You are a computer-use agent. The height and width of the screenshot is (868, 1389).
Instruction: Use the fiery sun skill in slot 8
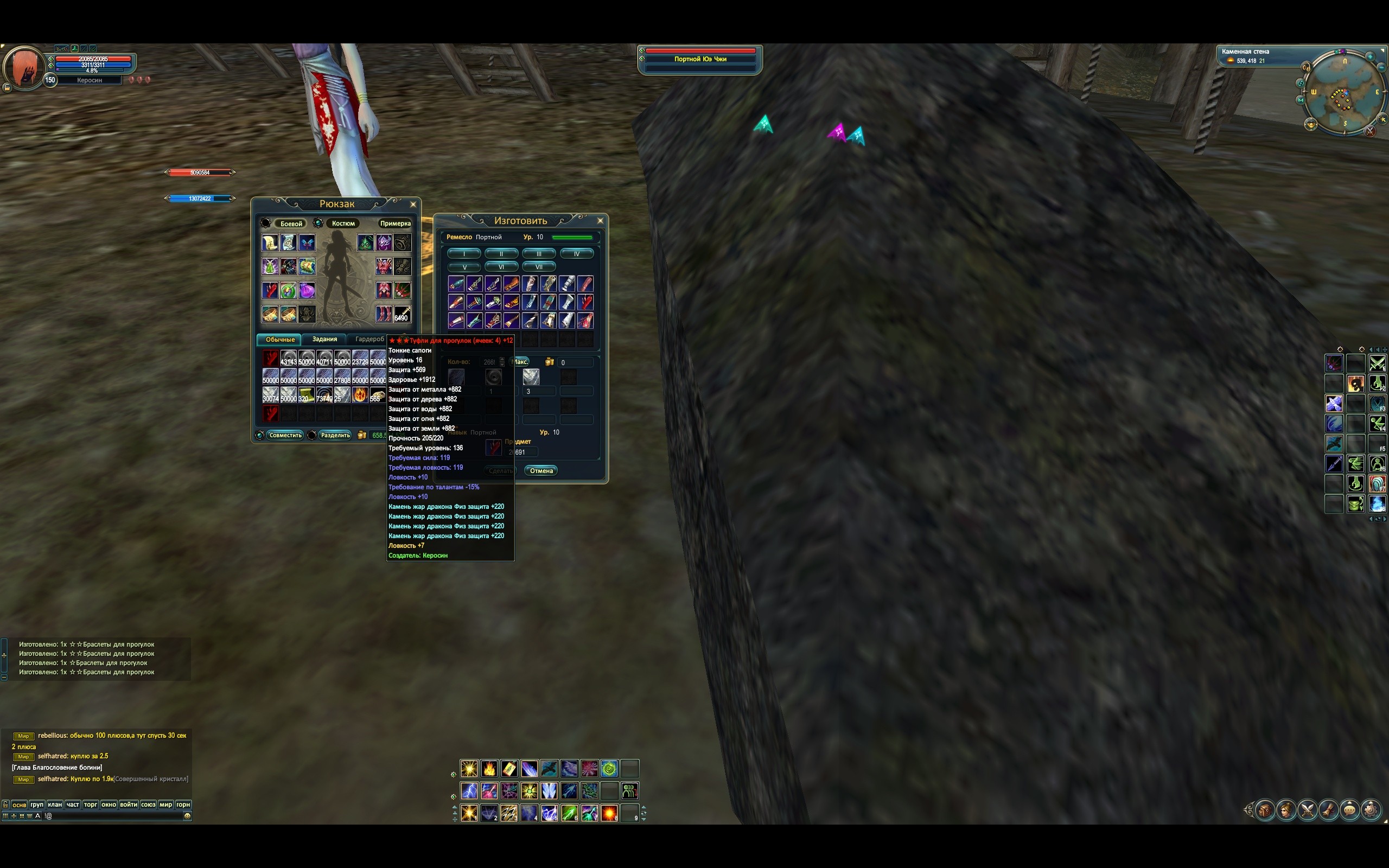coord(609,813)
